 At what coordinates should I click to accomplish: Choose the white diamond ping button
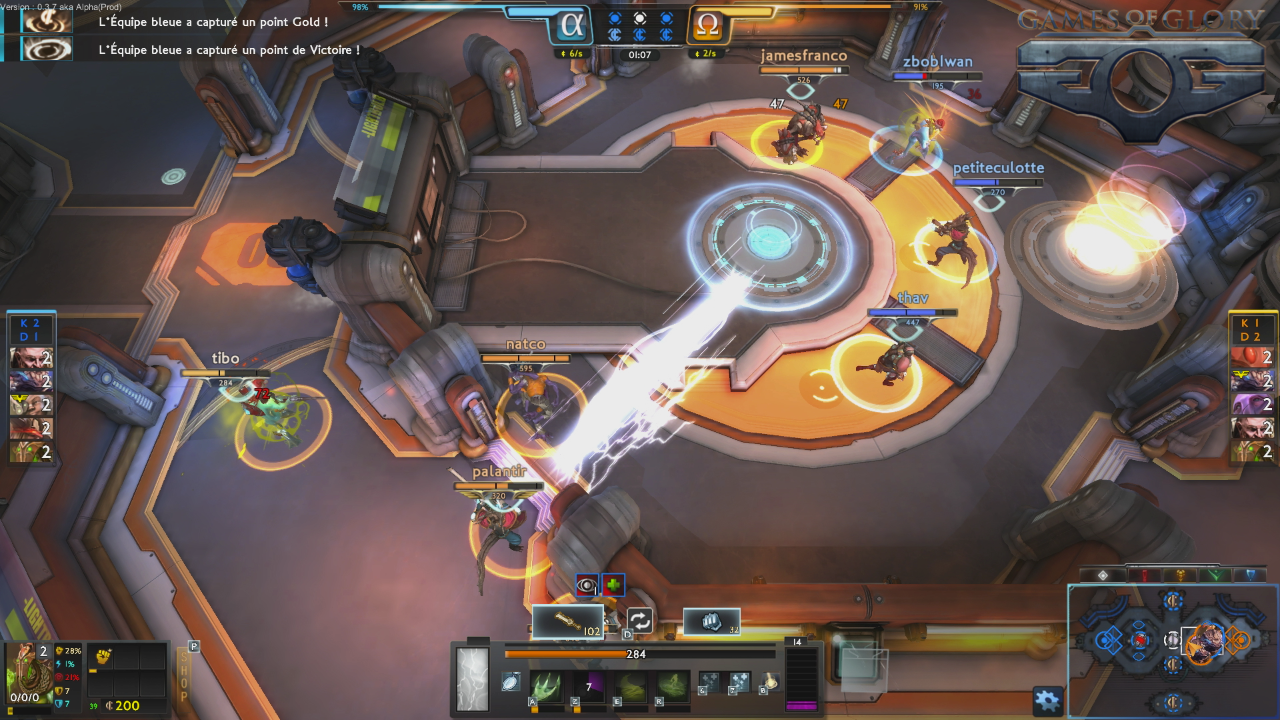pyautogui.click(x=1103, y=575)
